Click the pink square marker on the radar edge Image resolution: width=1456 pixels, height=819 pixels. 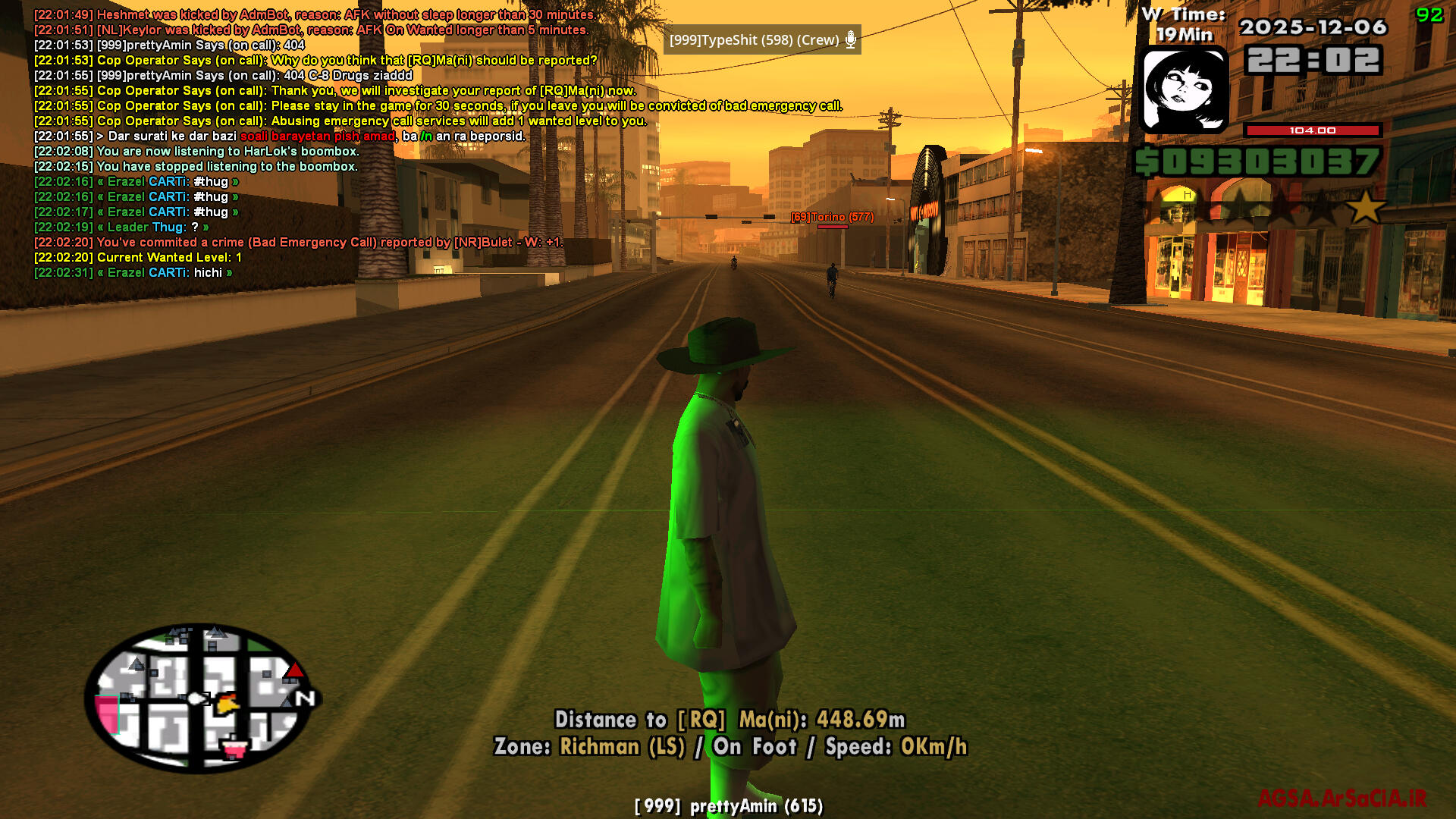[107, 714]
